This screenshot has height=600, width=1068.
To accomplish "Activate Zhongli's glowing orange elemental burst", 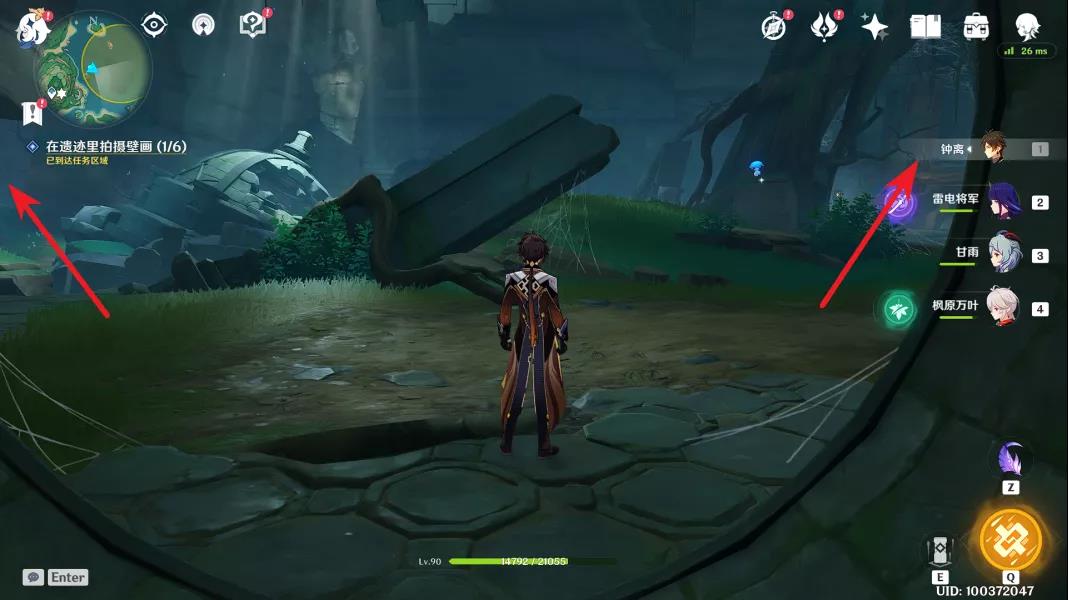I will 1010,541.
